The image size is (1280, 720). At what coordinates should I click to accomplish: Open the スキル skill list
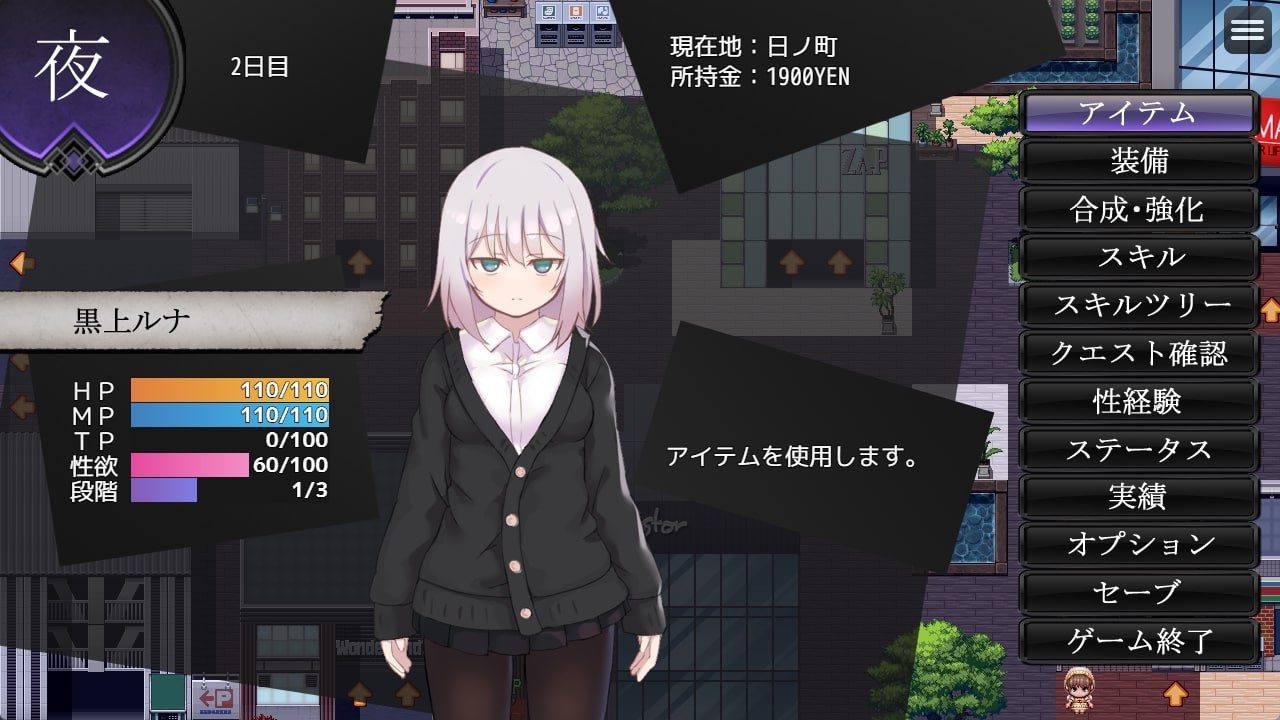tap(1137, 257)
